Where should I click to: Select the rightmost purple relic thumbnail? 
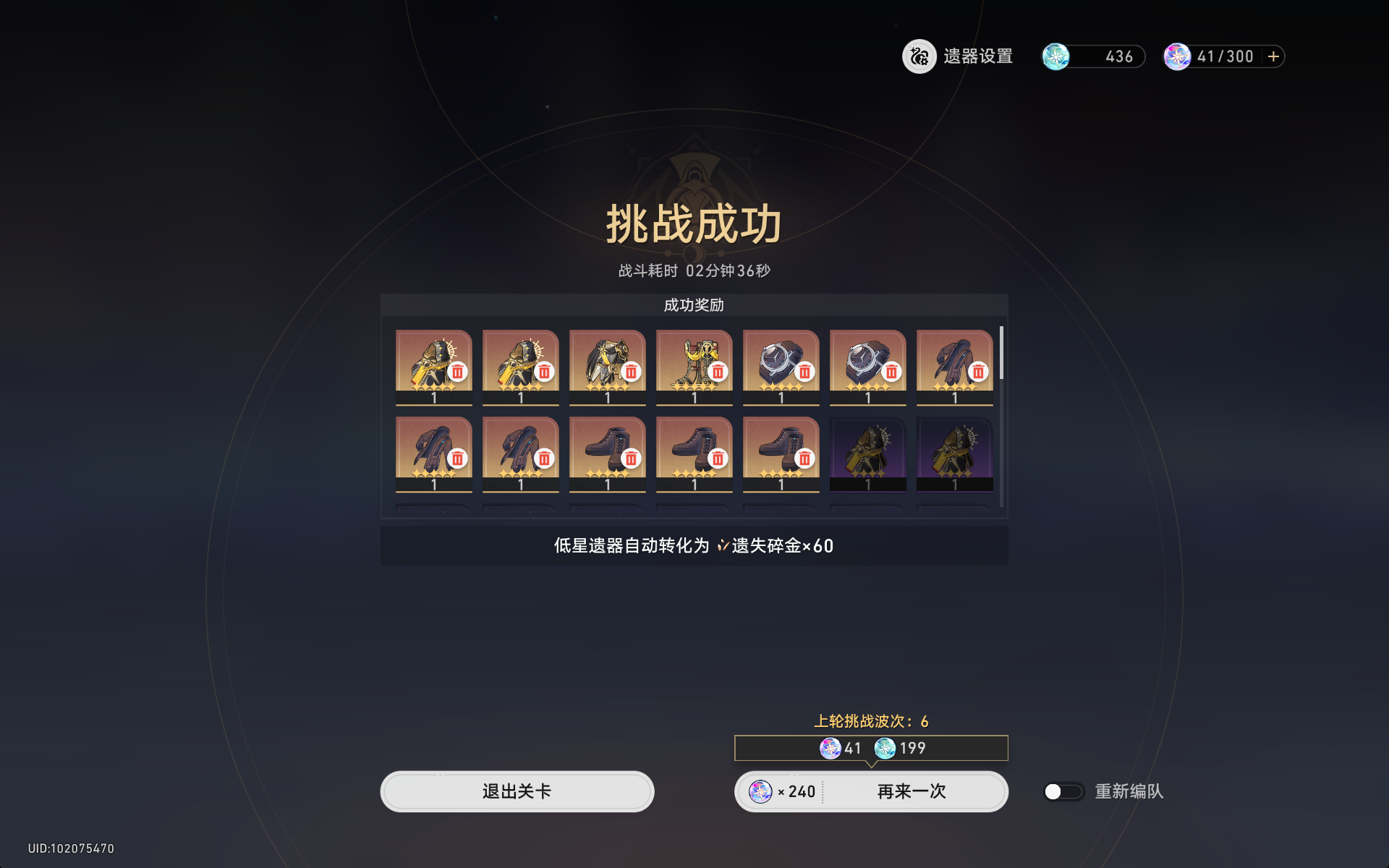point(954,452)
